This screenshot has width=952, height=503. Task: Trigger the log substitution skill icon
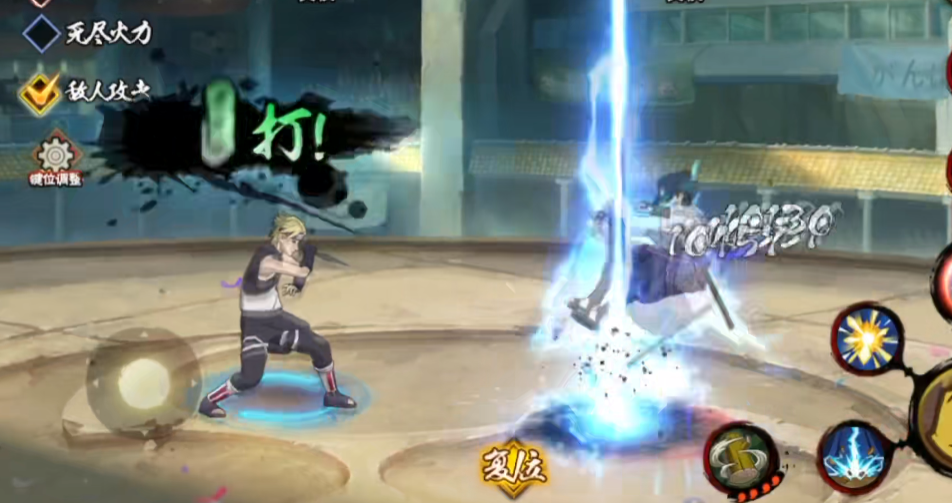coord(741,460)
